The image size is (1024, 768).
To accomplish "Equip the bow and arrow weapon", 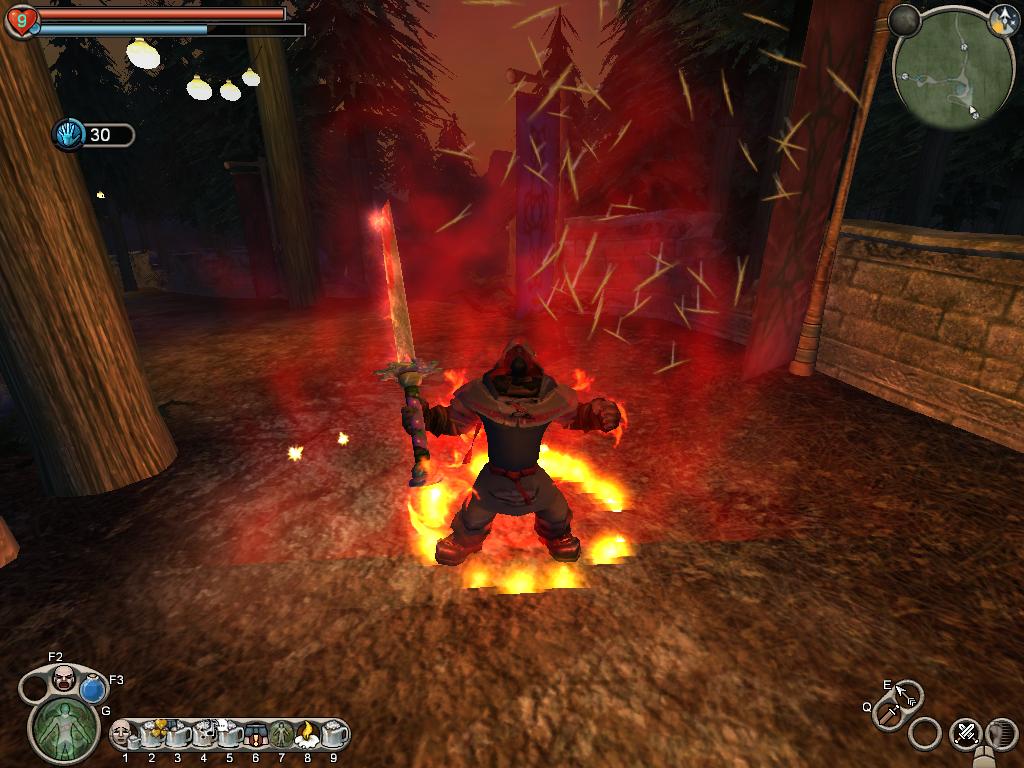I will tap(908, 694).
